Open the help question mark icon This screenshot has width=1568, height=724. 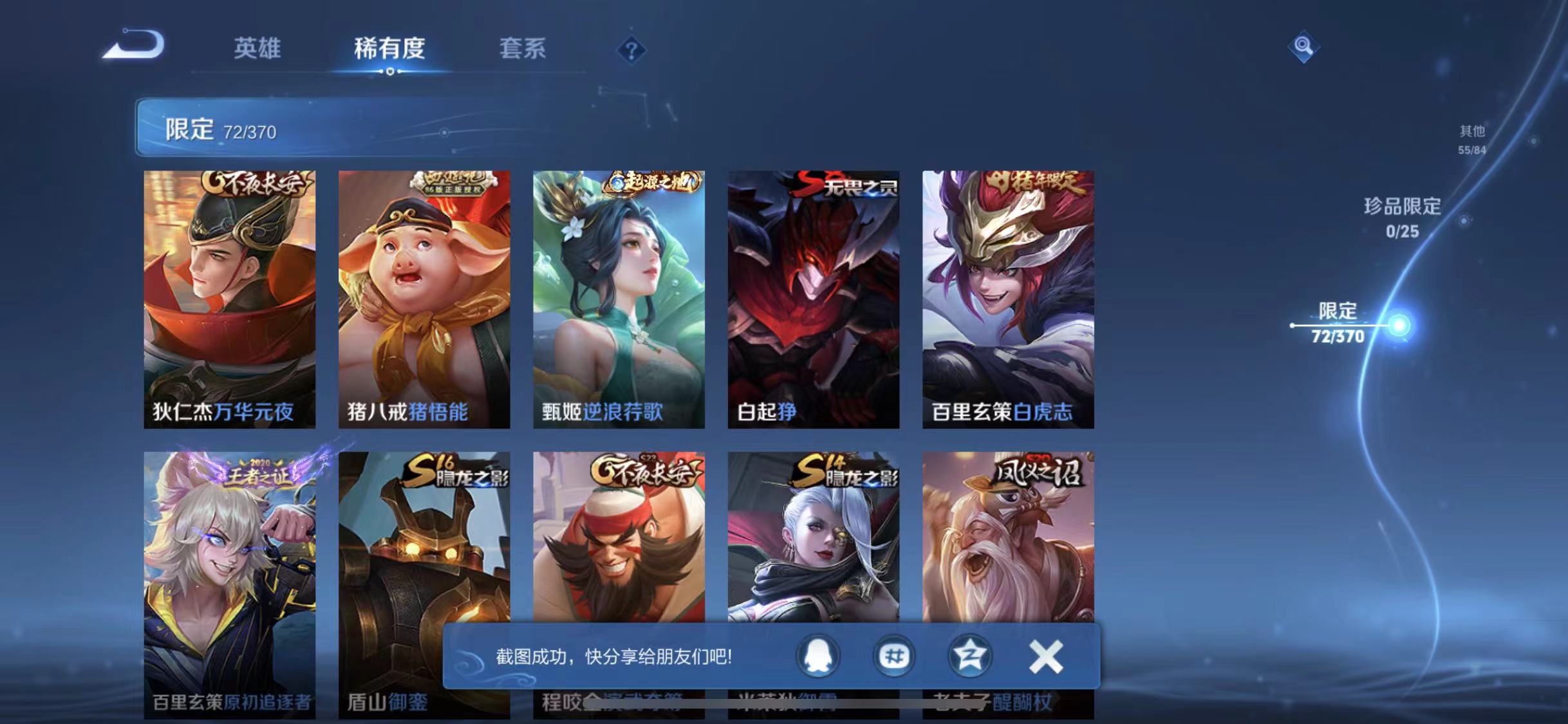(x=633, y=50)
